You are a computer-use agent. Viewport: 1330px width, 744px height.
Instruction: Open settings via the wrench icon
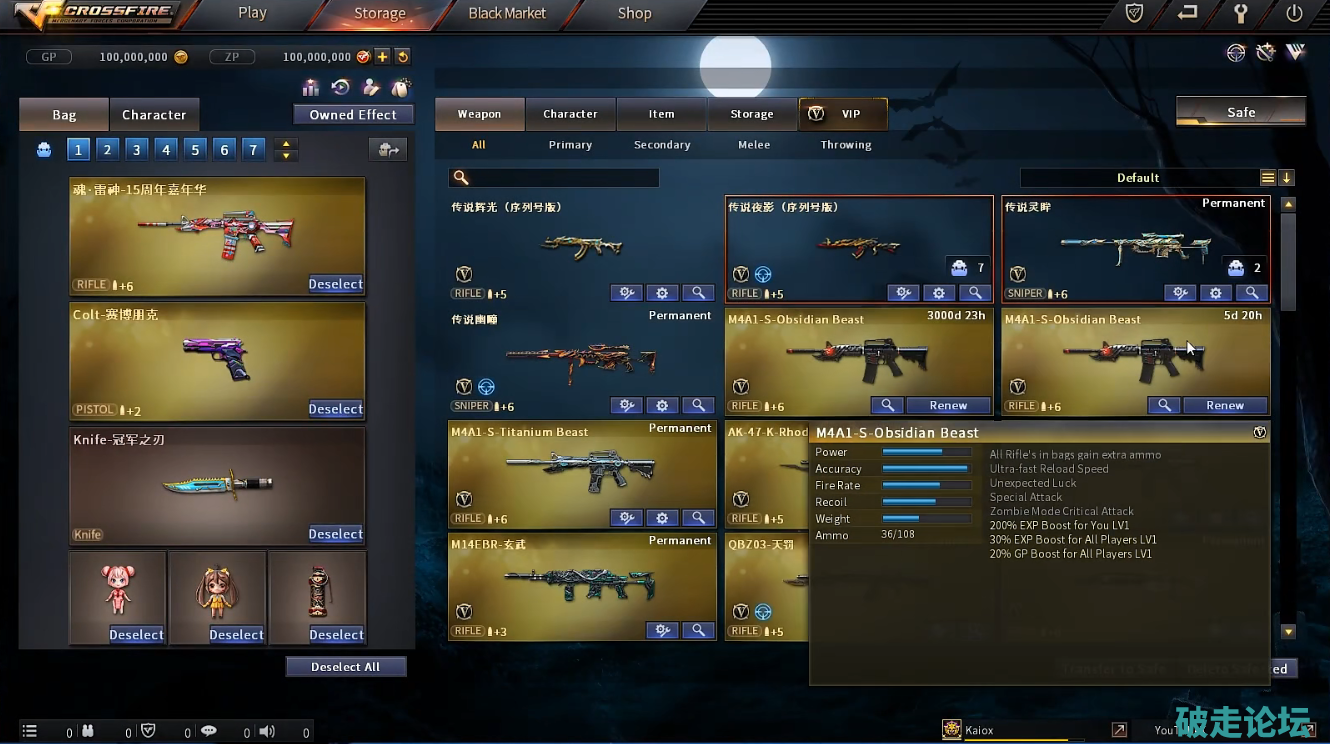click(x=1241, y=13)
